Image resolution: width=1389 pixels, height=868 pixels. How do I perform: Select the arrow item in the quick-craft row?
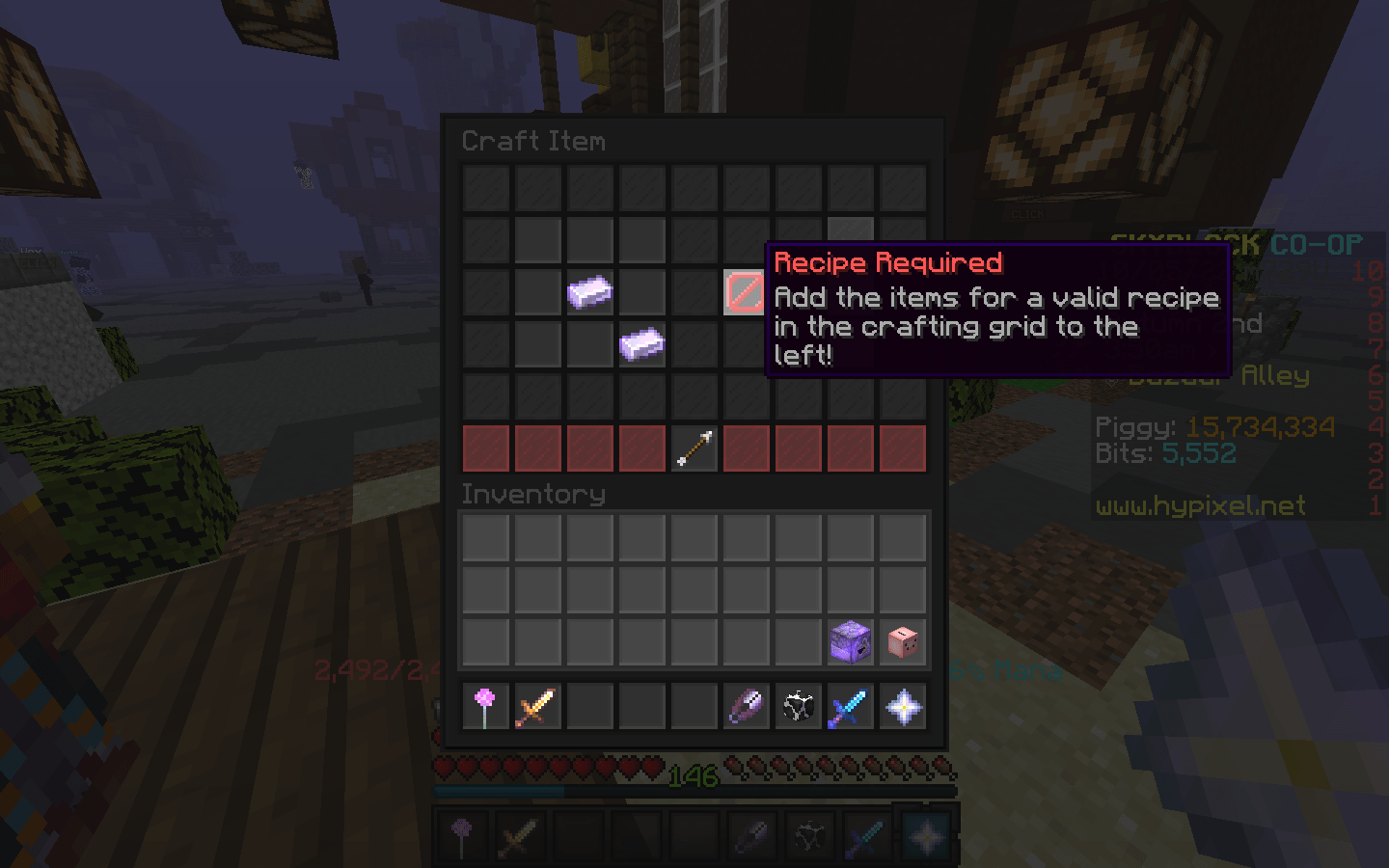pos(694,448)
